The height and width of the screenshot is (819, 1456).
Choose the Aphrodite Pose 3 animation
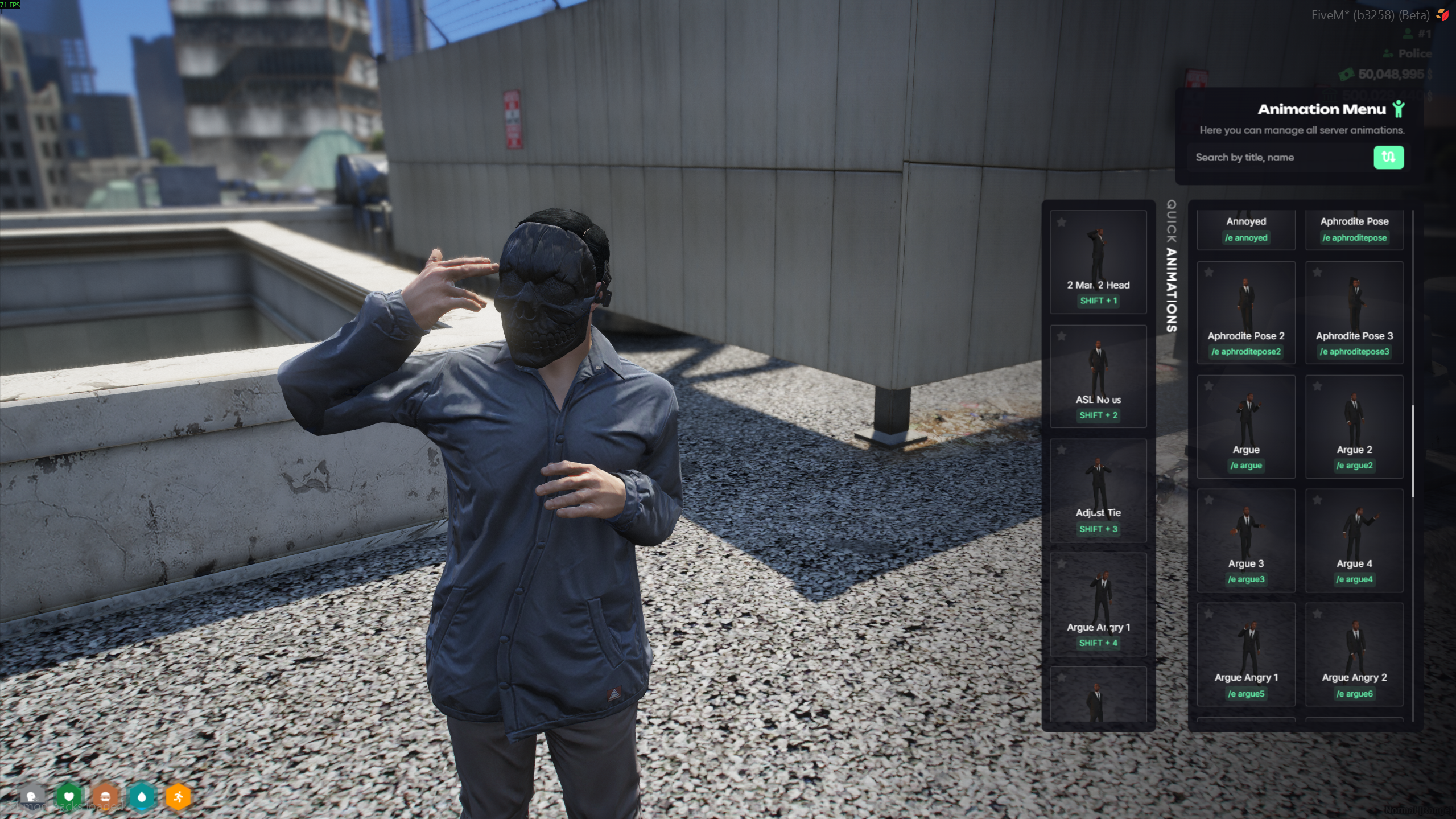1354,313
